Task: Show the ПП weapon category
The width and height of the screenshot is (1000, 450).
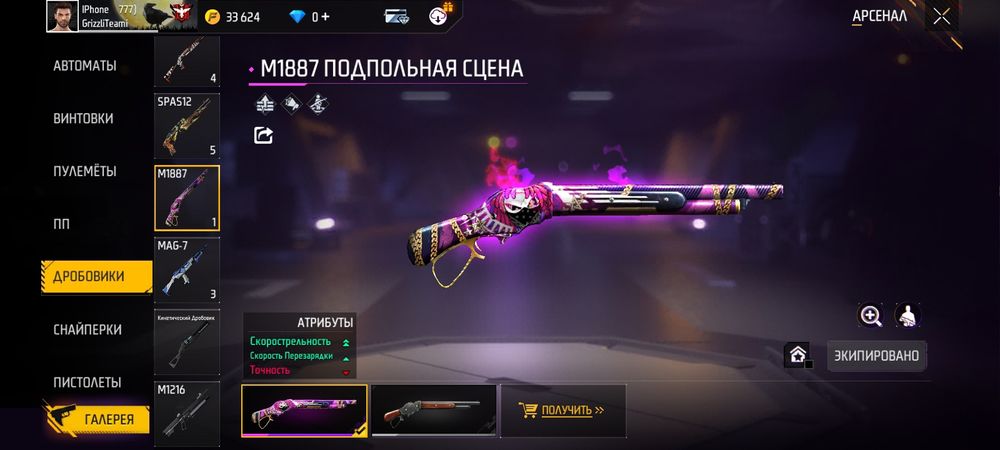Action: coord(61,223)
